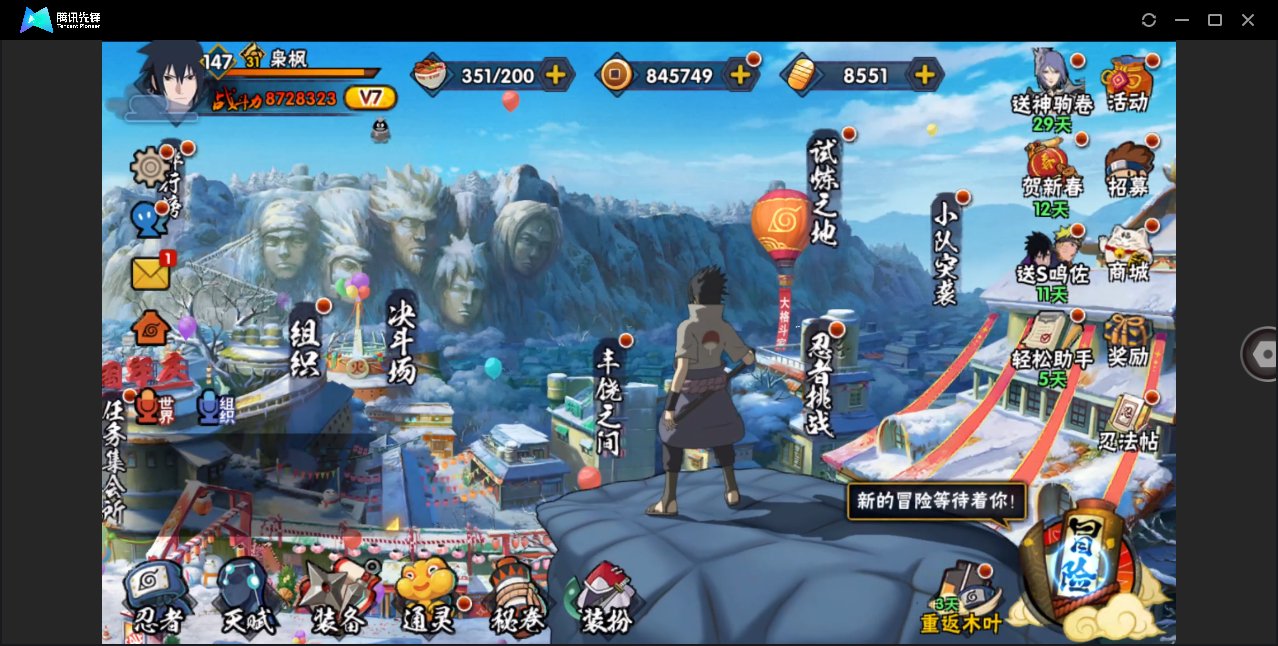Viewport: 1278px width, 646px height.
Task: Open the player avatar profile
Action: point(167,78)
